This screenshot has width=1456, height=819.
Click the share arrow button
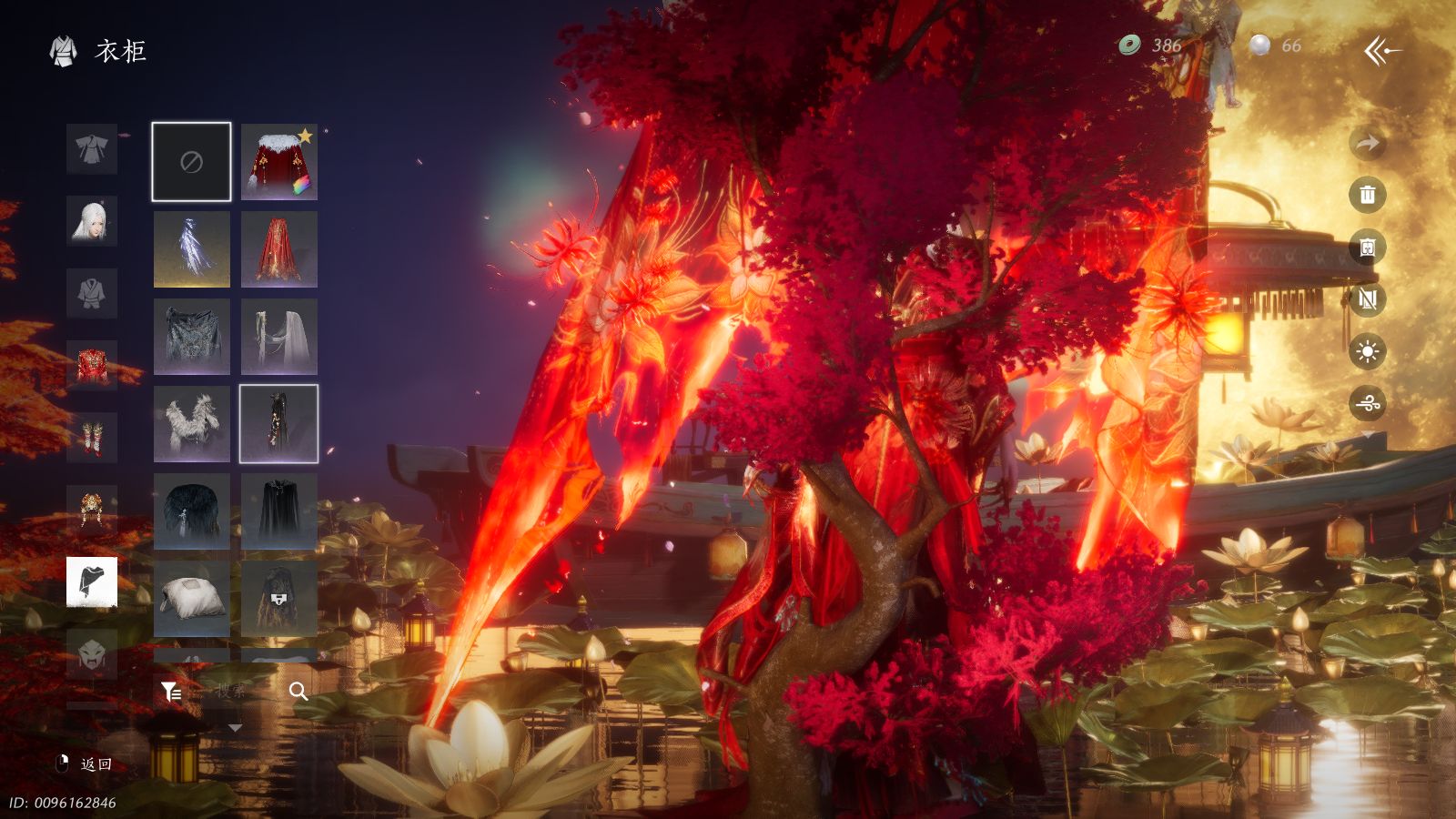(1367, 143)
